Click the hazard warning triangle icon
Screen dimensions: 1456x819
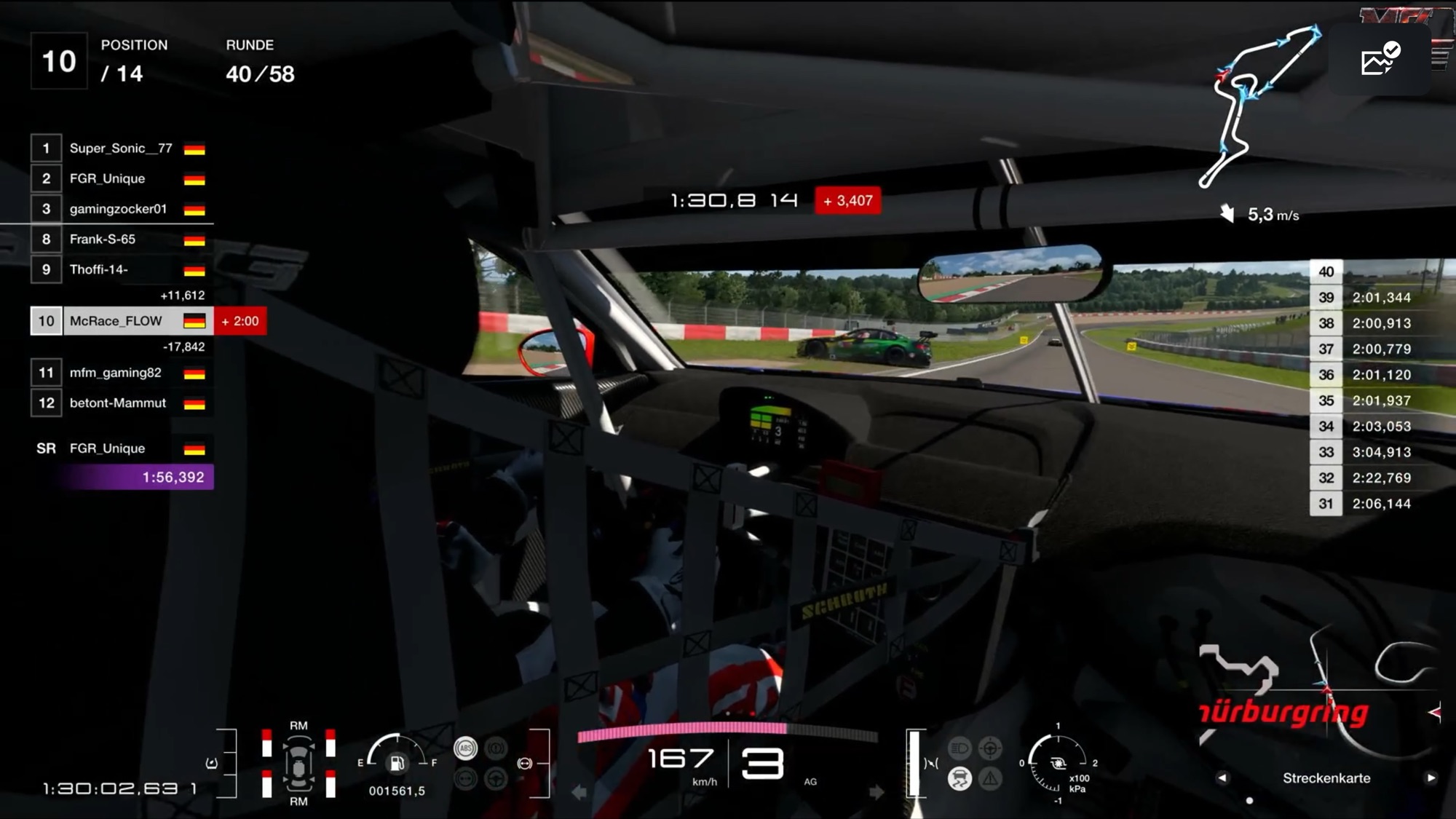tap(990, 779)
